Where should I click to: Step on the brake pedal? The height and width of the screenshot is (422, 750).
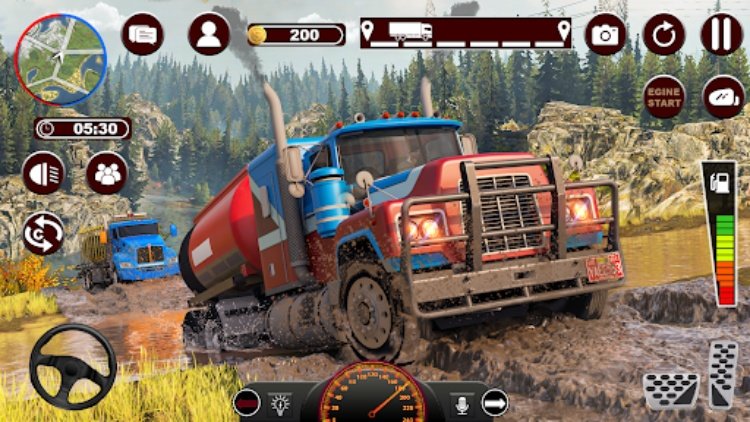[671, 388]
